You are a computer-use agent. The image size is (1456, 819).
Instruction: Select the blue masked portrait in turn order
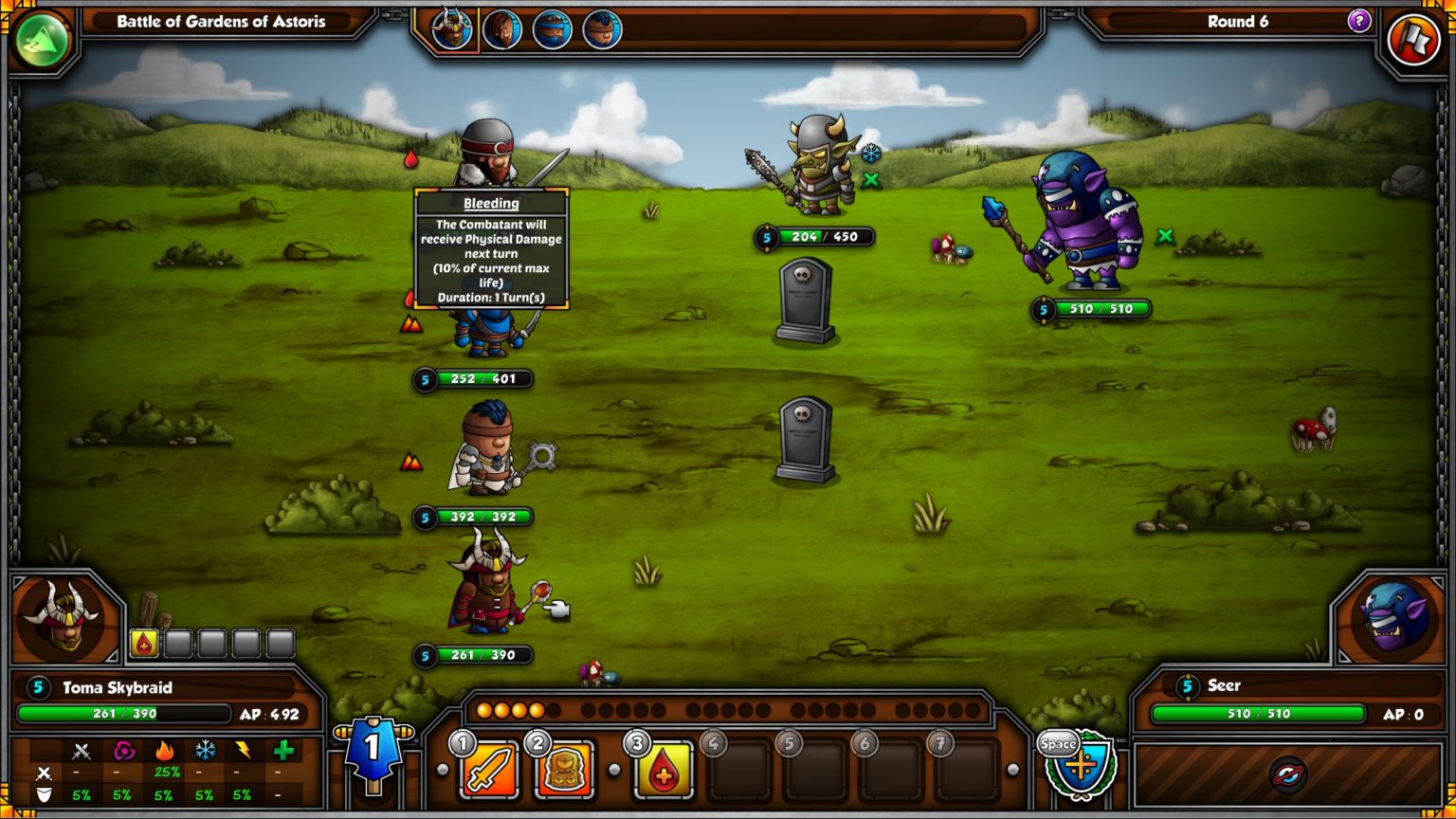tap(552, 29)
